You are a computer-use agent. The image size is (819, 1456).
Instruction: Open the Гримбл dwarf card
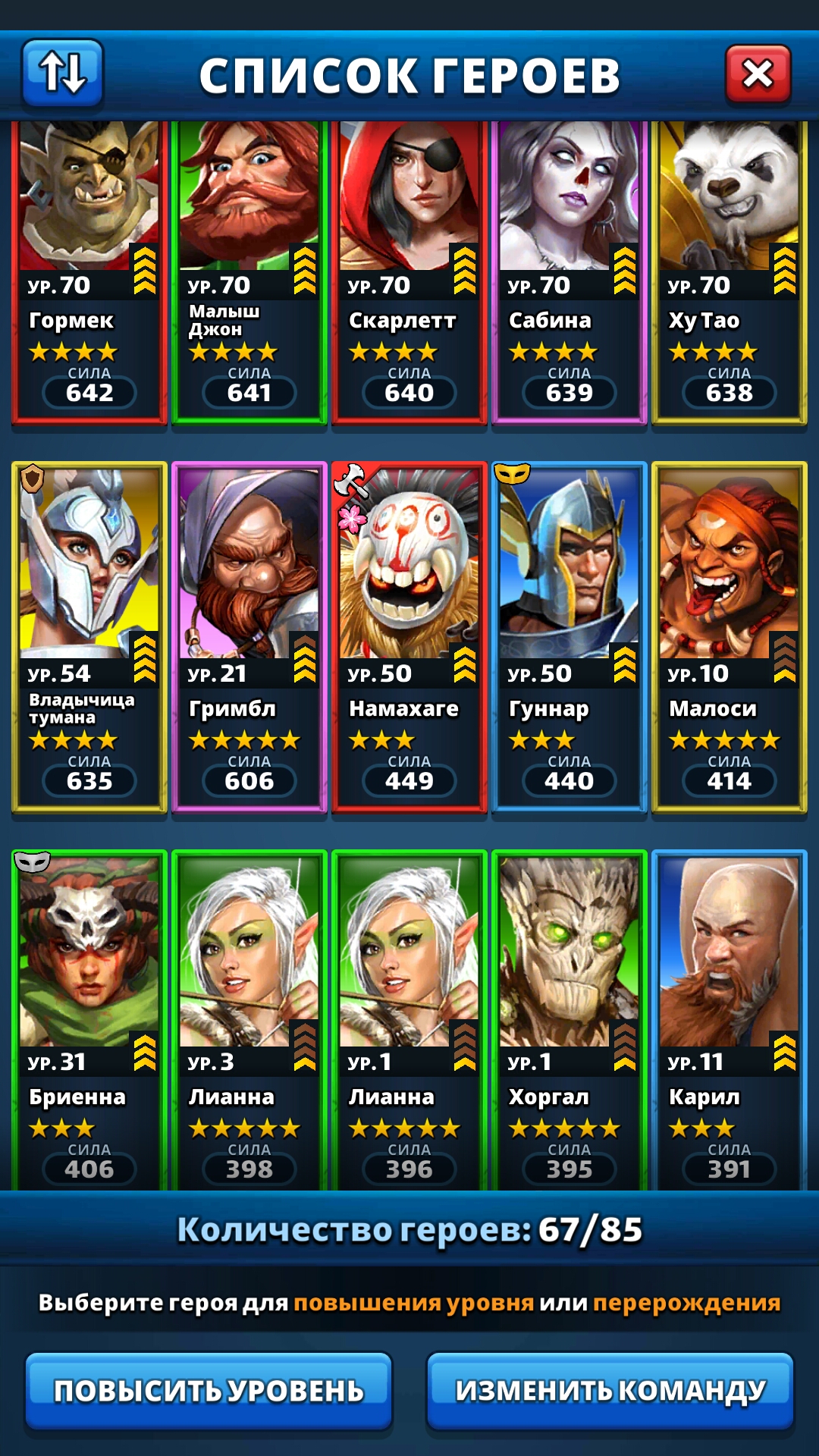point(249,637)
